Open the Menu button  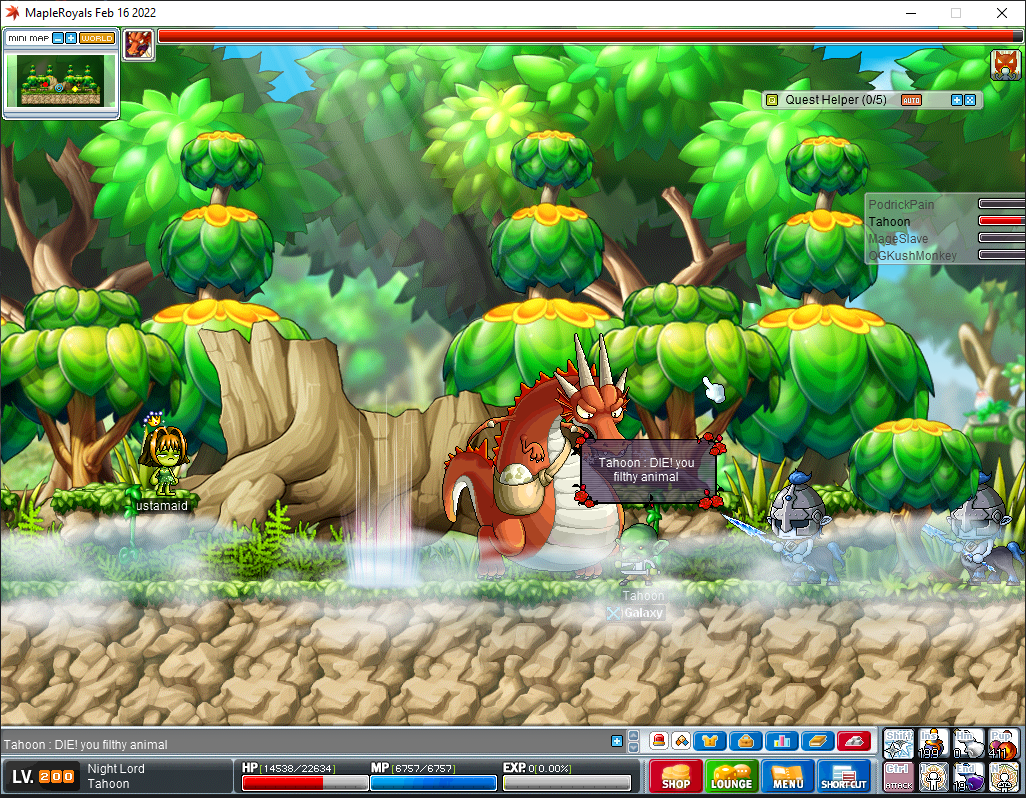(787, 776)
